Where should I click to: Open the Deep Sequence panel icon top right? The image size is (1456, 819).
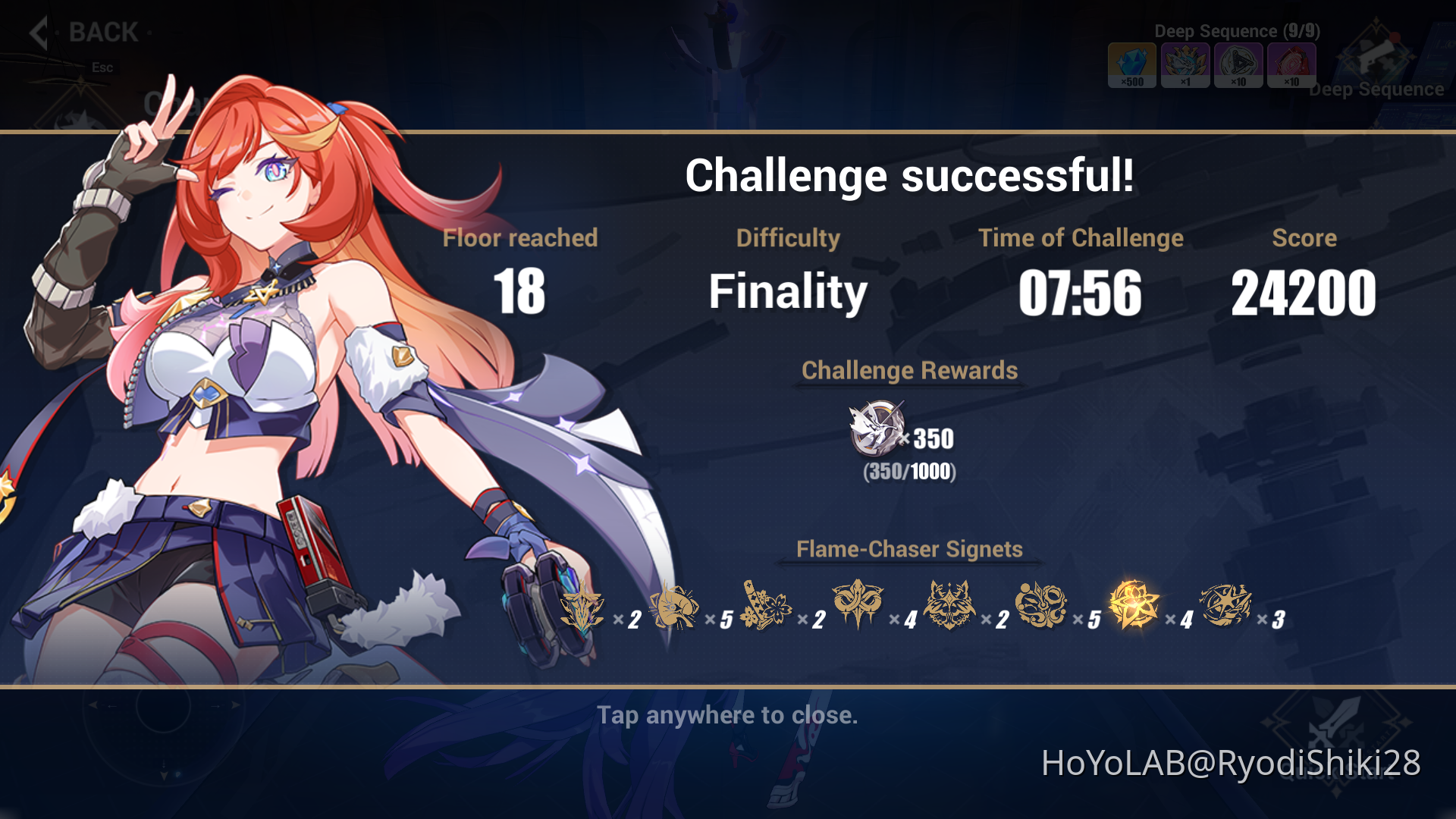click(x=1377, y=57)
